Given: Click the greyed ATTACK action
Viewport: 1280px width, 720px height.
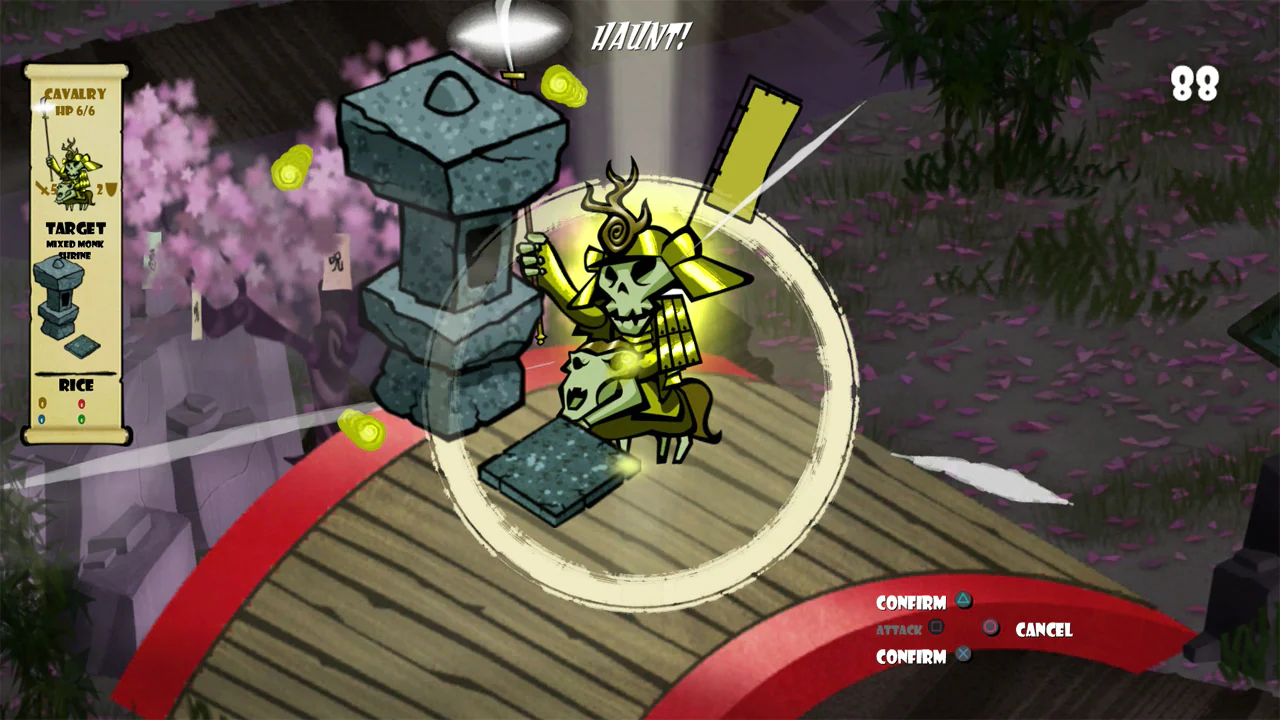Looking at the screenshot, I should pyautogui.click(x=899, y=629).
